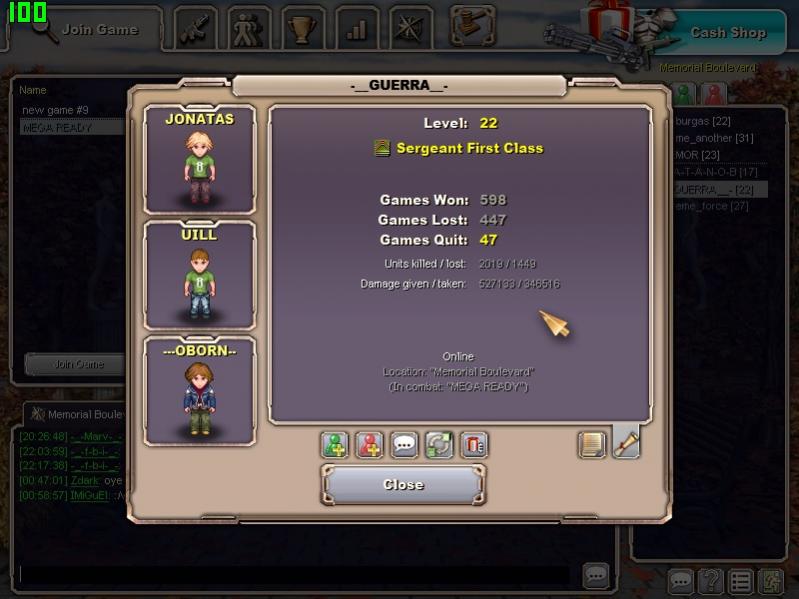Open the question mark help button
Image resolution: width=799 pixels, height=599 pixels.
[710, 581]
